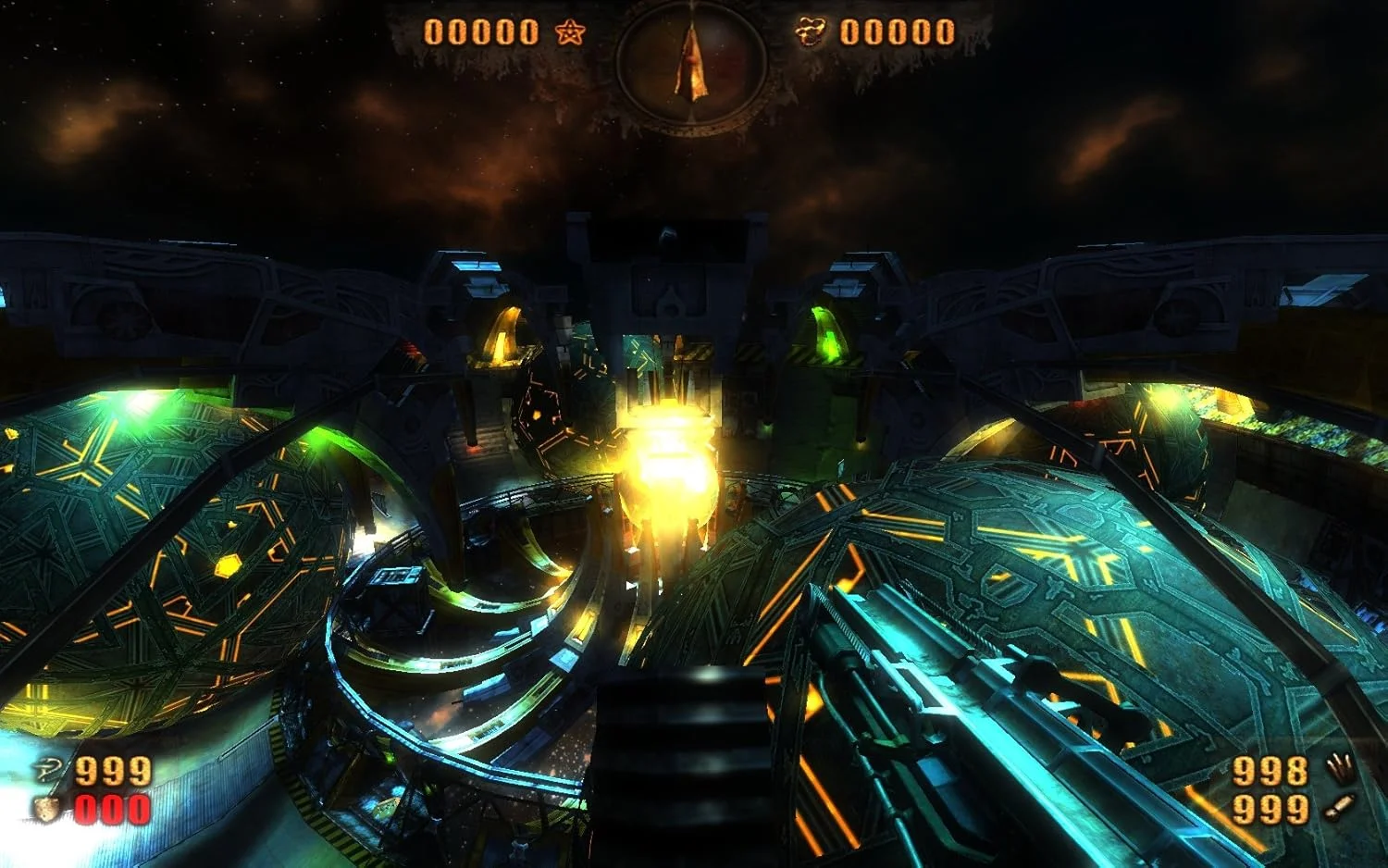Click the health icon beside 999
Viewport: 1388px width, 868px height.
(x=49, y=770)
